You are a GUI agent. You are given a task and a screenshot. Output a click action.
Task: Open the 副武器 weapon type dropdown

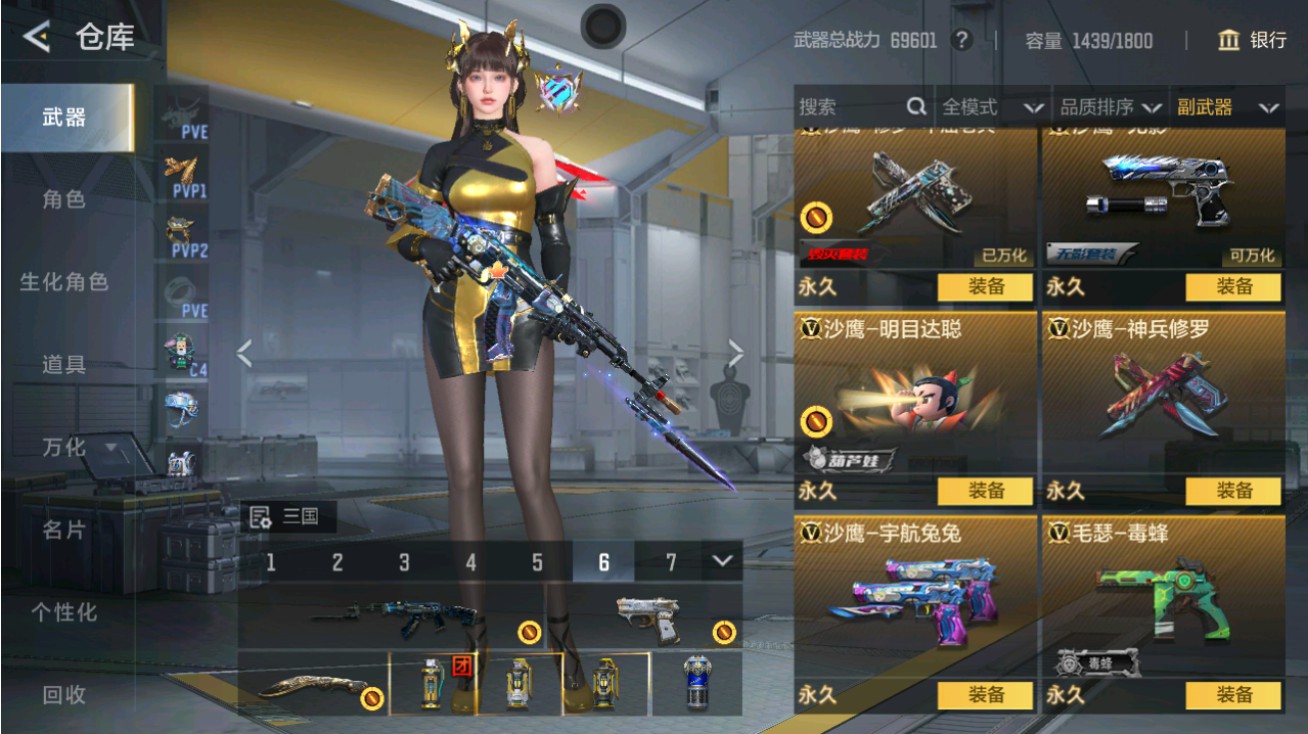[x=1227, y=106]
